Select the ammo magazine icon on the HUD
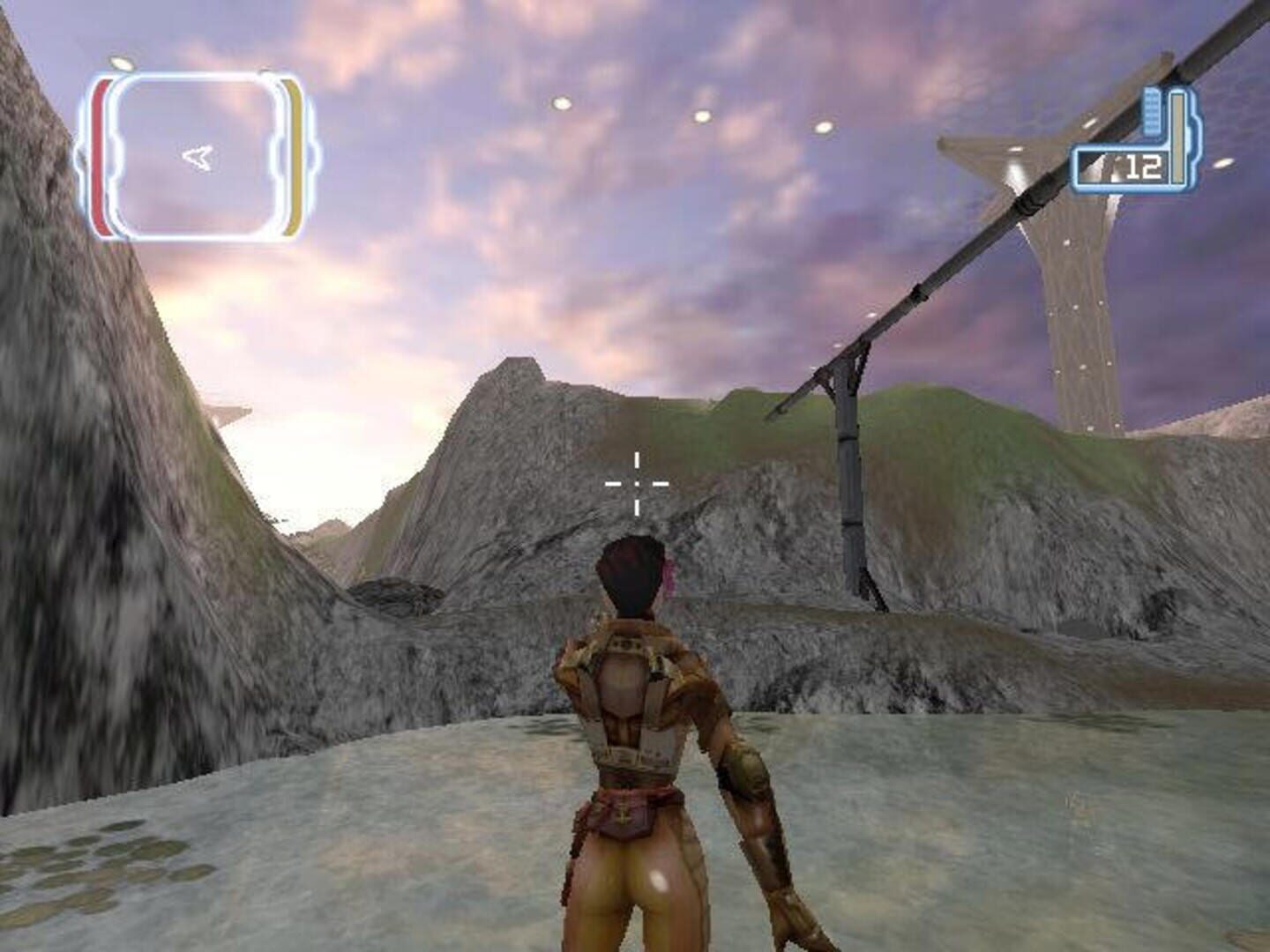The width and height of the screenshot is (1270, 952). [x=1153, y=110]
